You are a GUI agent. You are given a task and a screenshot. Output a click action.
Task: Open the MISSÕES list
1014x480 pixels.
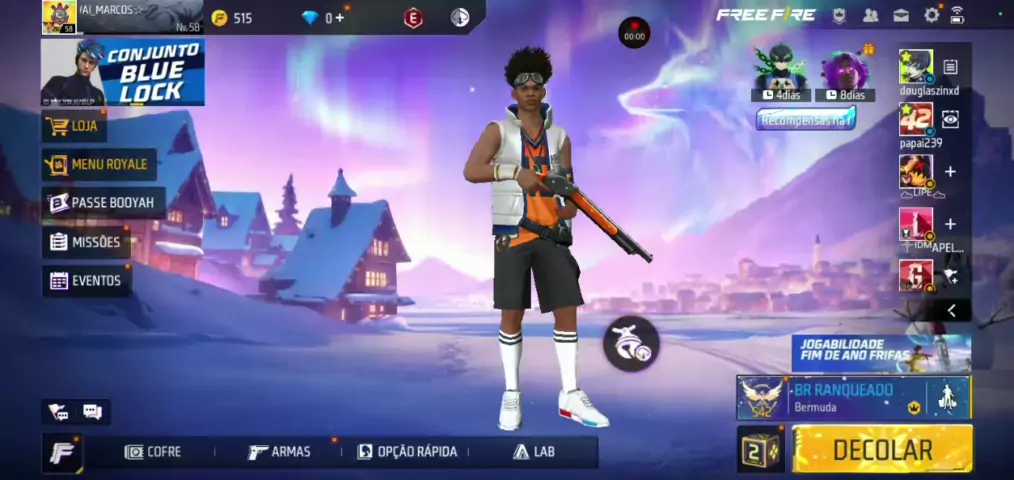(x=86, y=242)
